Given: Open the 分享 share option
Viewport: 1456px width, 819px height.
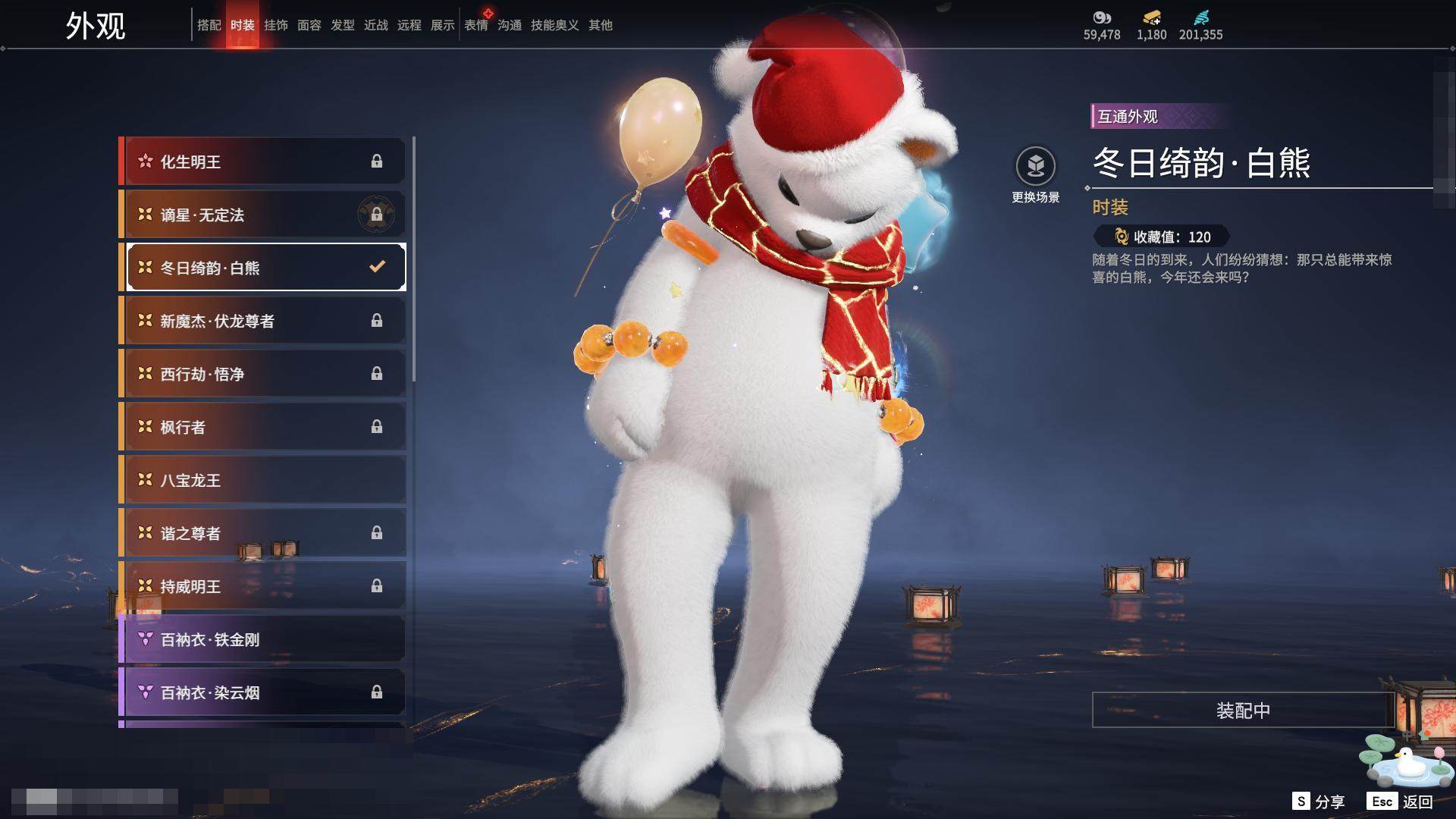Looking at the screenshot, I should click(x=1319, y=802).
